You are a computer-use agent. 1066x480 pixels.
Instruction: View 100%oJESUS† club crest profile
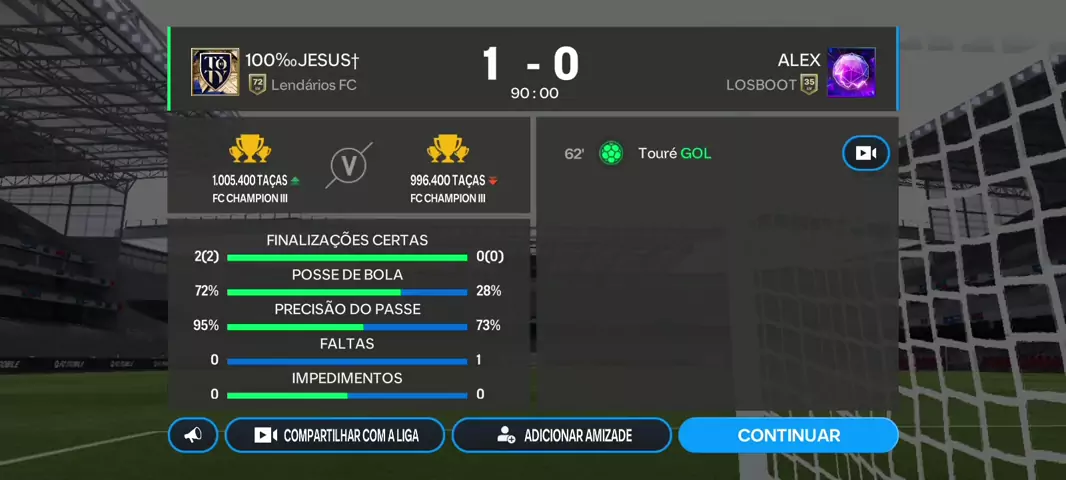[215, 72]
